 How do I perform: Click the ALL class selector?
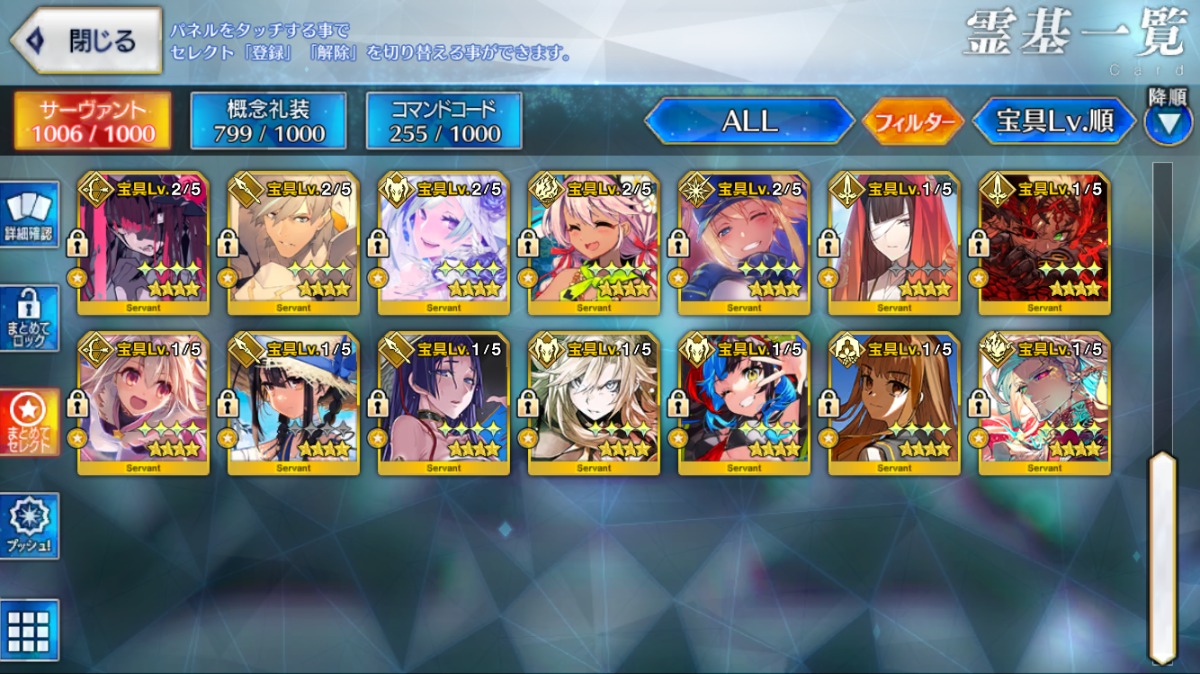pyautogui.click(x=748, y=121)
